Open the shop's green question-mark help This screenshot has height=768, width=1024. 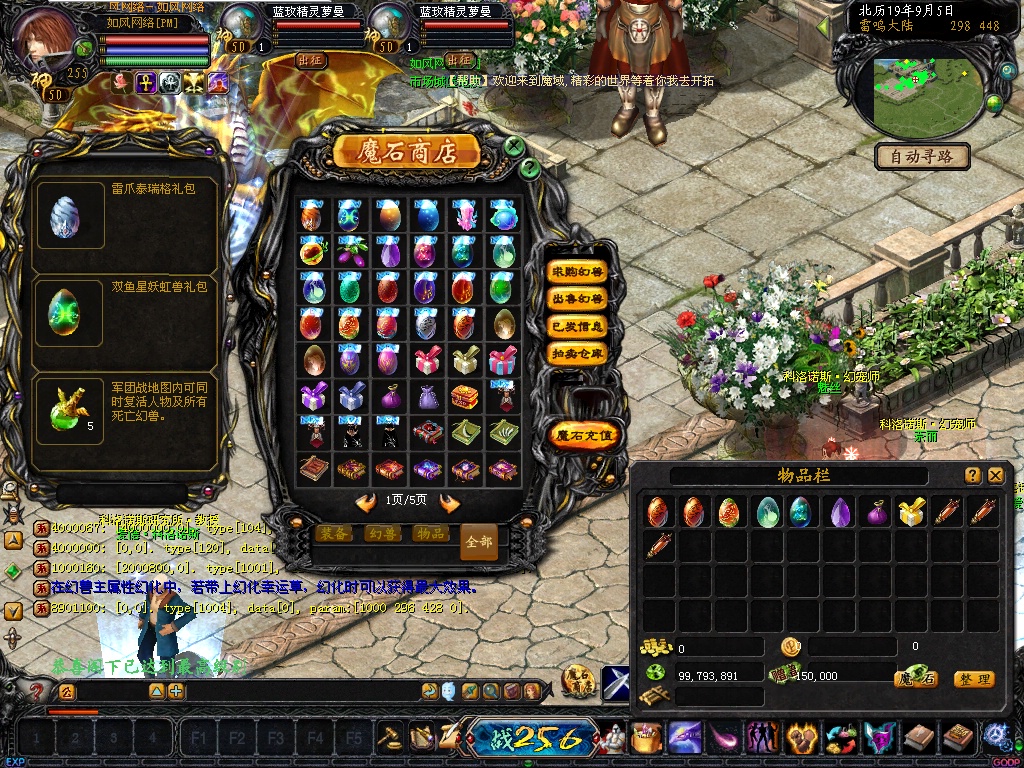[530, 168]
